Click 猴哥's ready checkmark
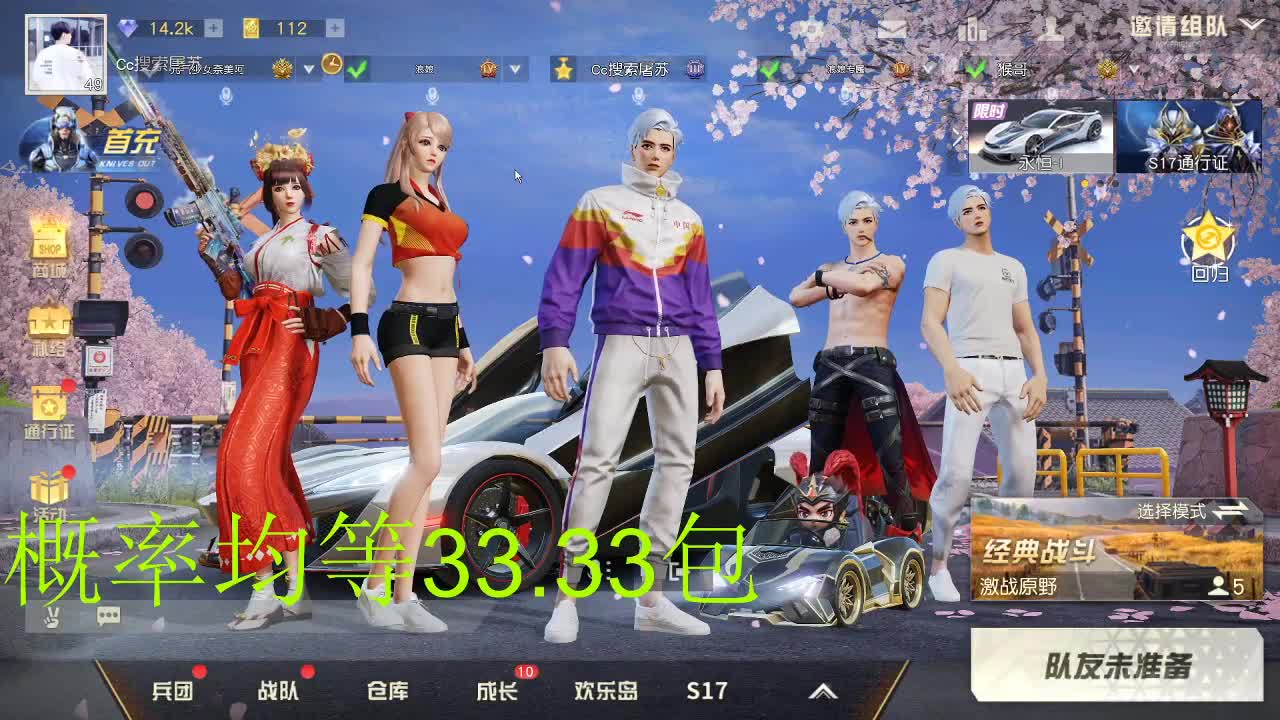This screenshot has height=720, width=1280. tap(976, 71)
